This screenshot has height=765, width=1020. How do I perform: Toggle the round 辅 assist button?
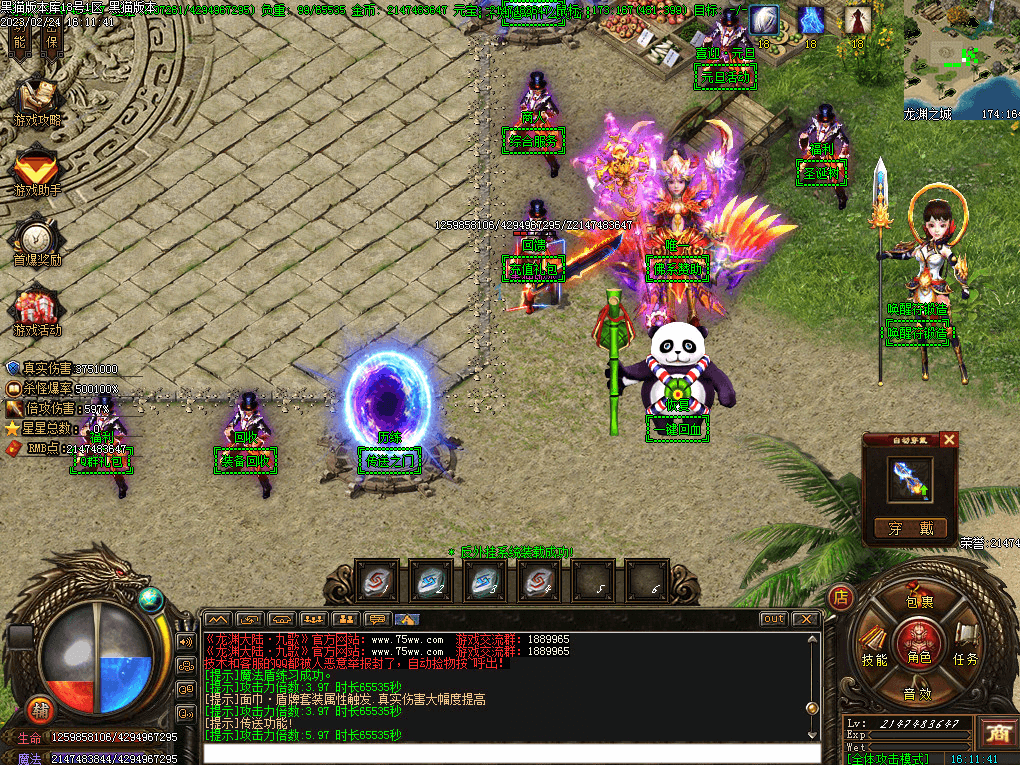tap(40, 707)
